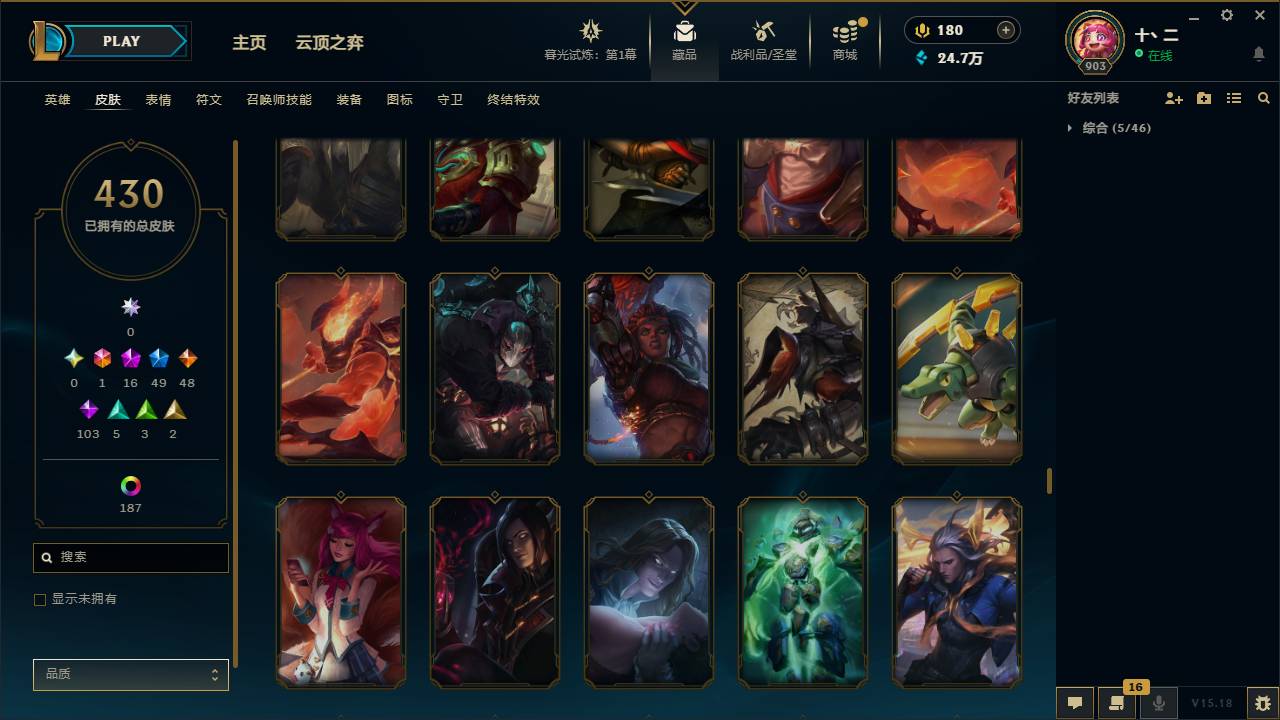Add a friend

point(1174,97)
